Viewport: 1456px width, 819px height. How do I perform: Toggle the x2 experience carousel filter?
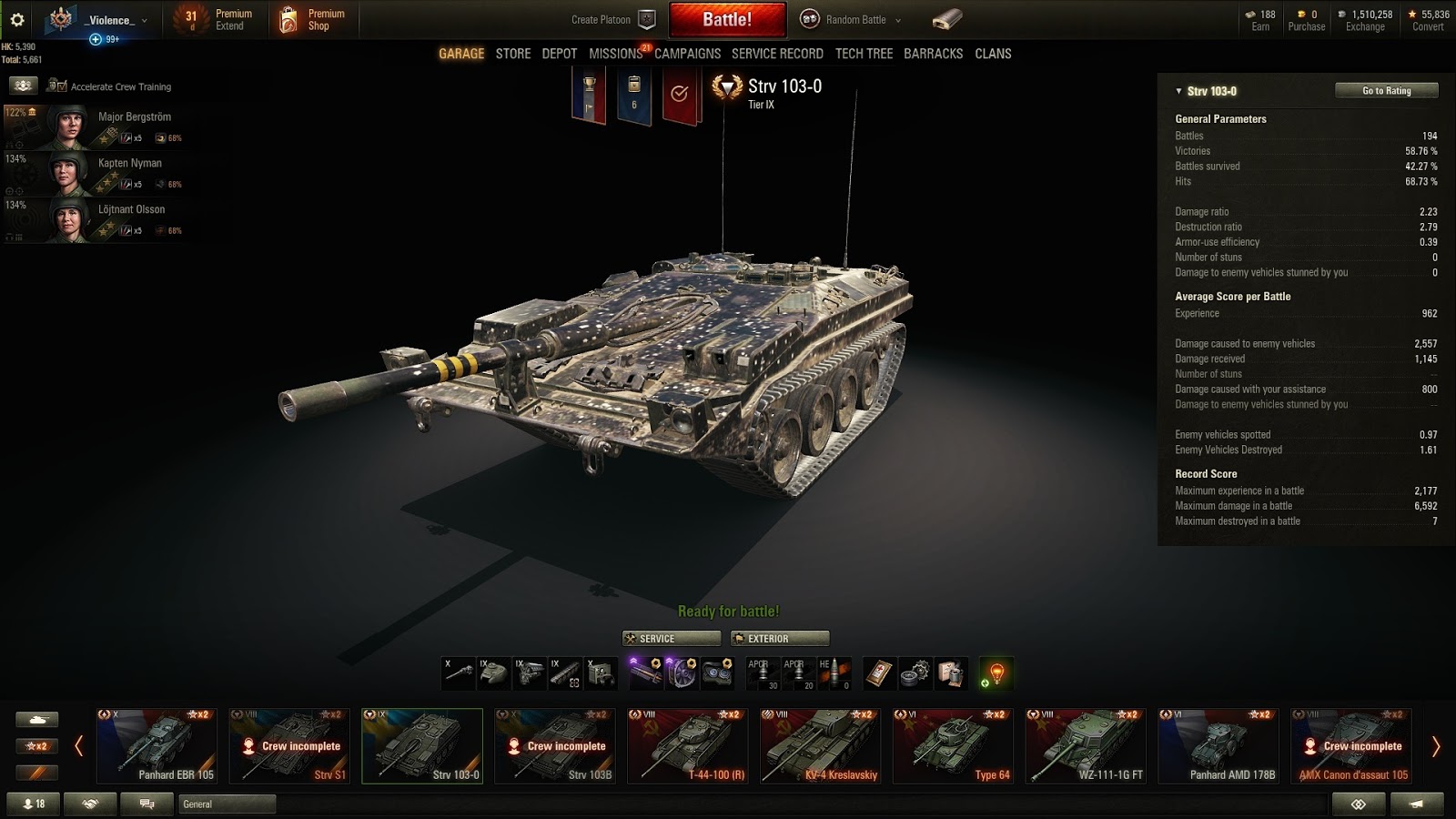pyautogui.click(x=37, y=745)
